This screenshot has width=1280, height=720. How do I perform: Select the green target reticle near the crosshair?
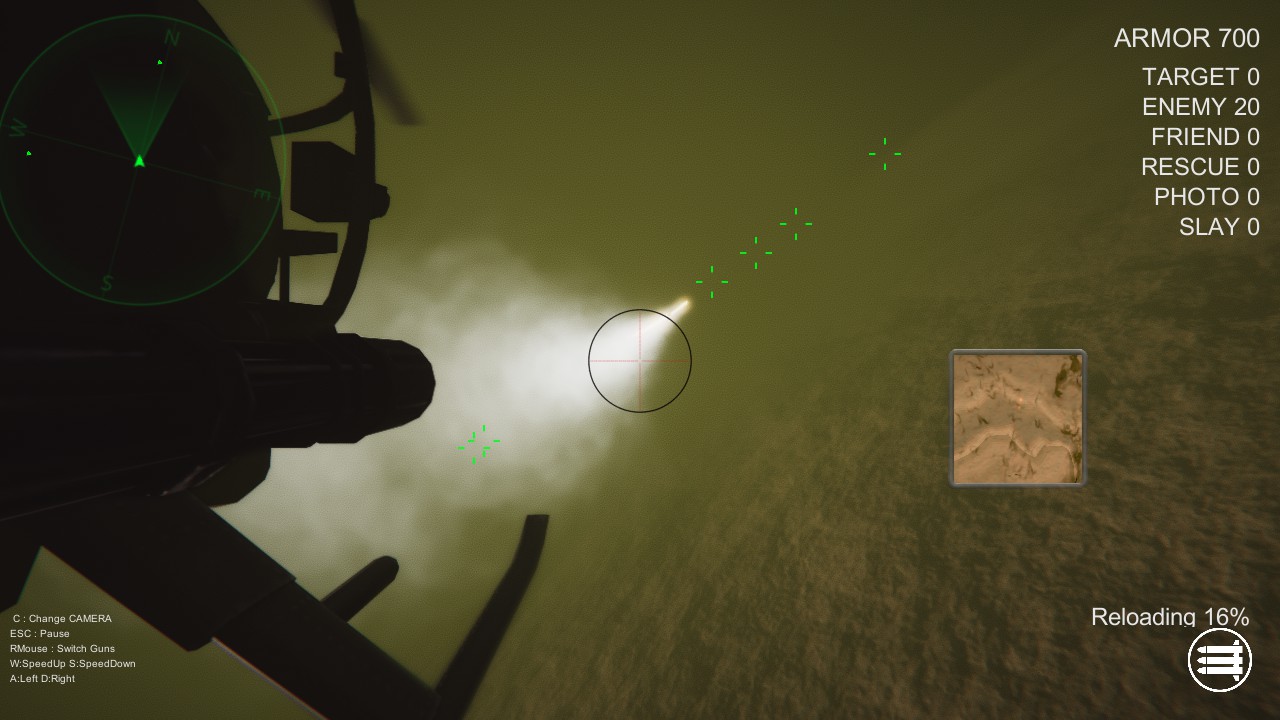click(x=712, y=281)
